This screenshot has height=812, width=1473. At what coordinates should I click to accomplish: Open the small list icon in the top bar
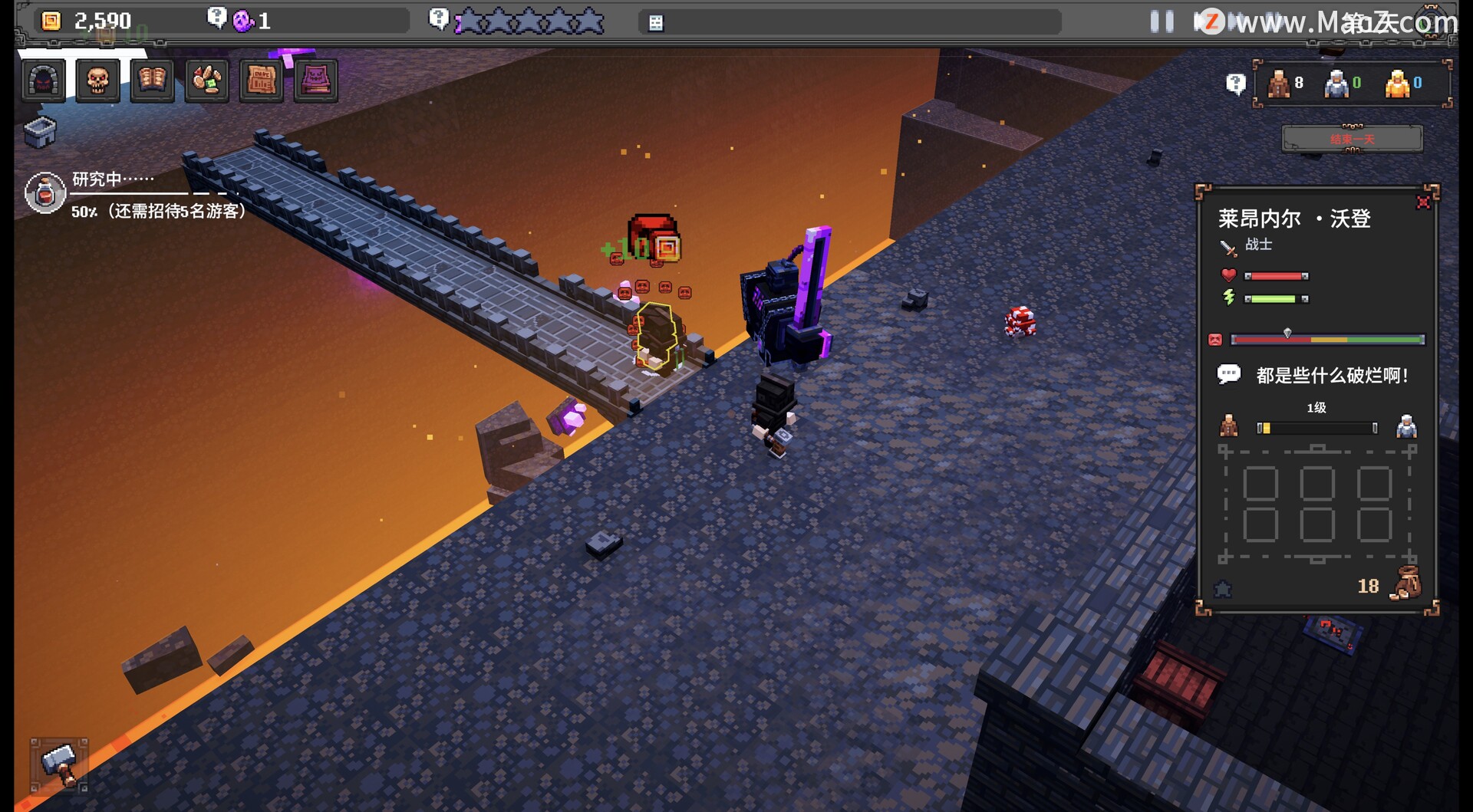click(x=656, y=23)
